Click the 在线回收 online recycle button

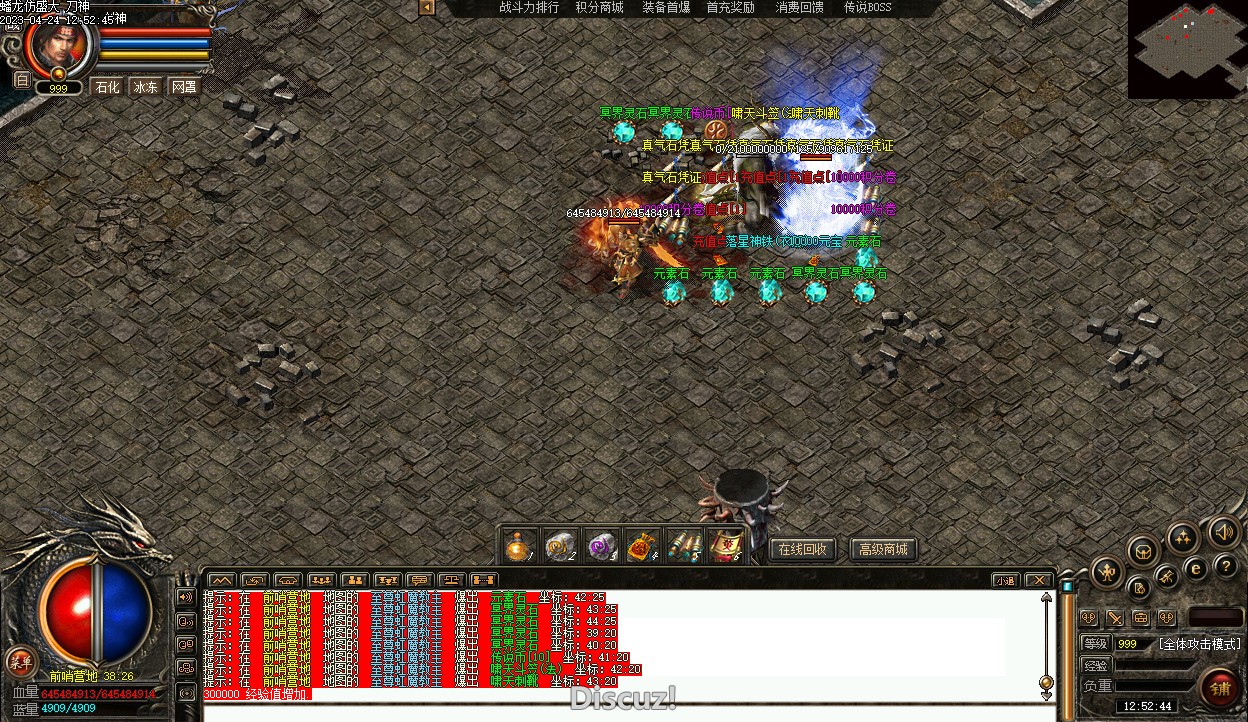click(x=802, y=549)
